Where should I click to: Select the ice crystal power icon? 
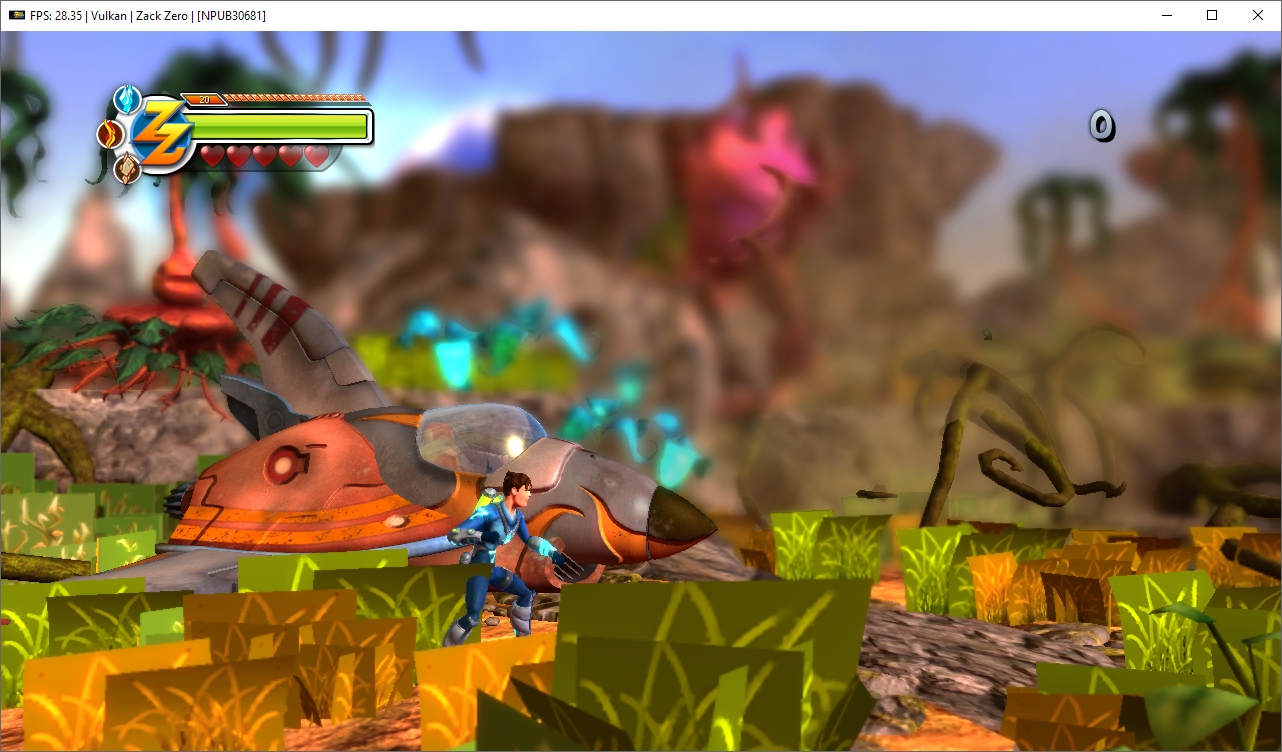tap(126, 99)
